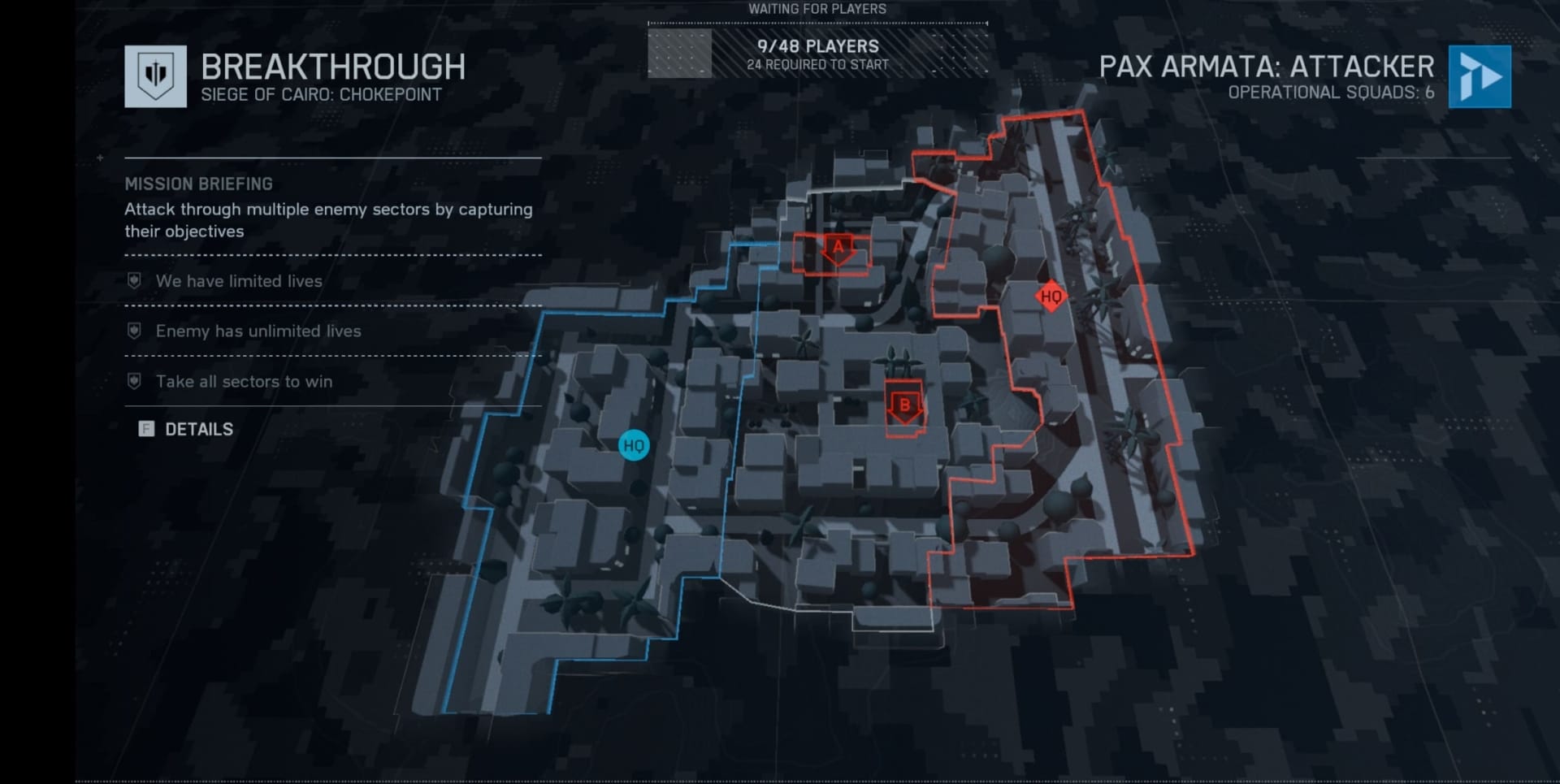Click the shield icon beside 'Take all sectors to win'
The height and width of the screenshot is (784, 1560).
(132, 379)
